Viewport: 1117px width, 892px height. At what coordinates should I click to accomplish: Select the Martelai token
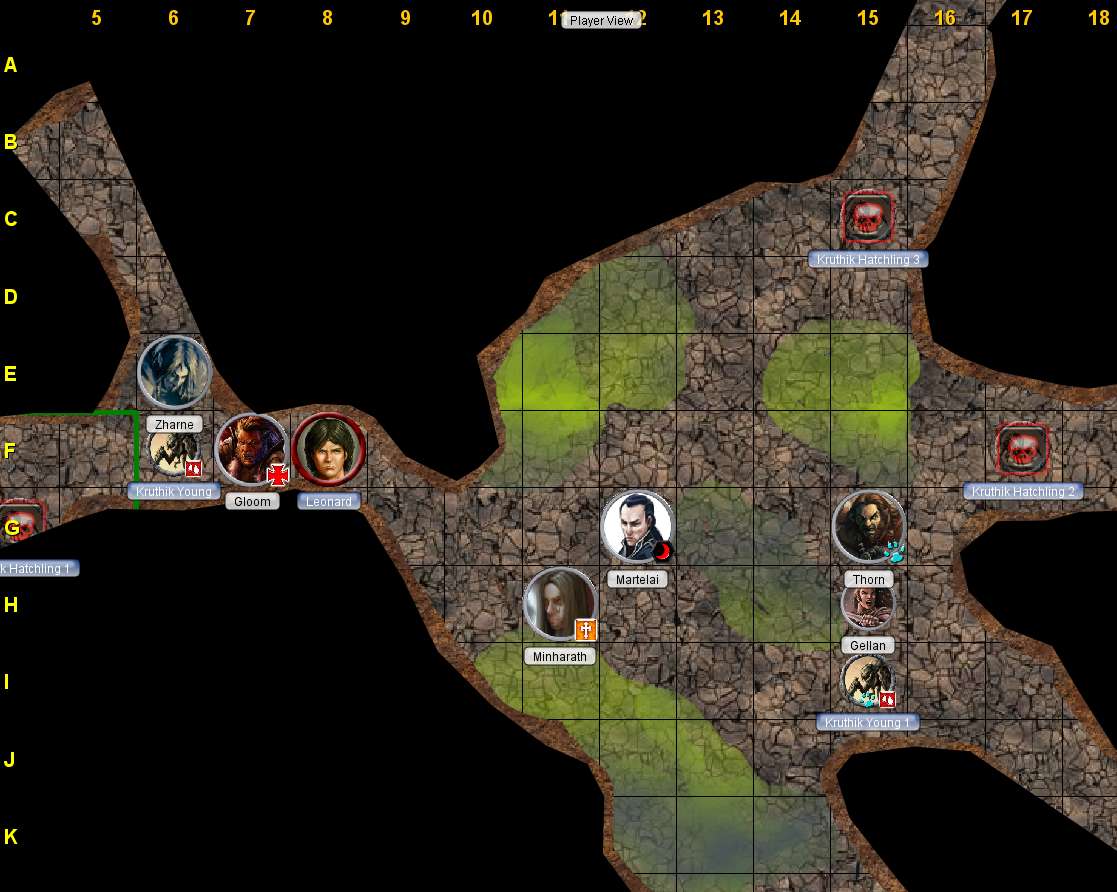click(x=637, y=527)
